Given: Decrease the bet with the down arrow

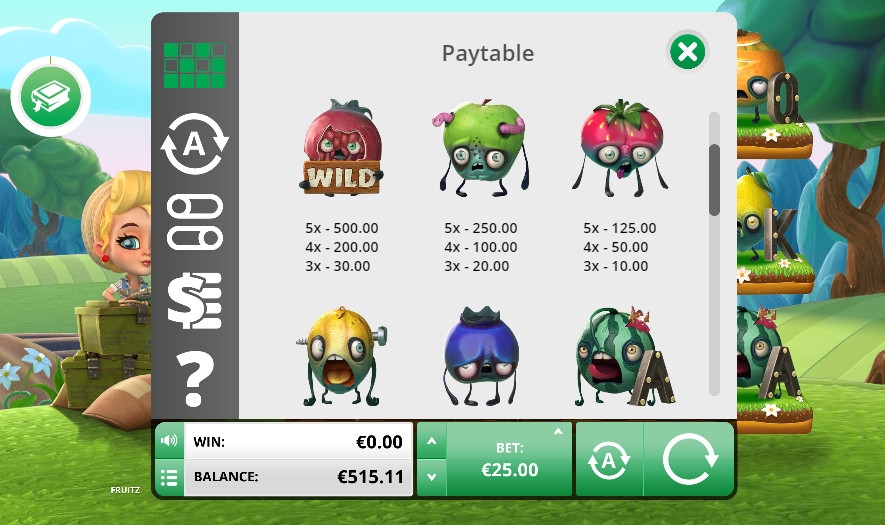Looking at the screenshot, I should (431, 477).
